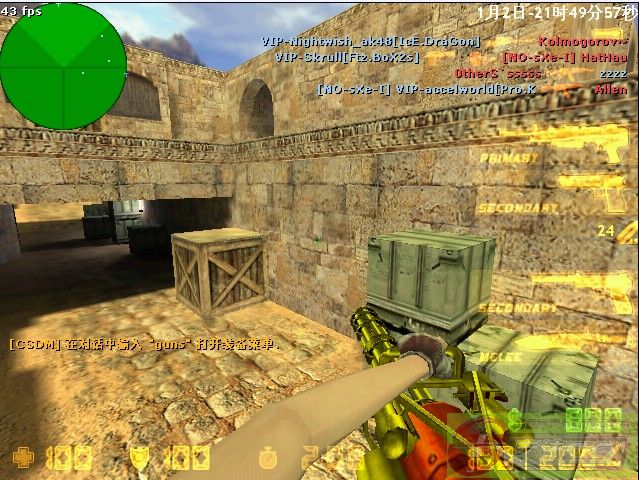
Task: Click the round timer stopwatch icon
Action: pyautogui.click(x=267, y=459)
